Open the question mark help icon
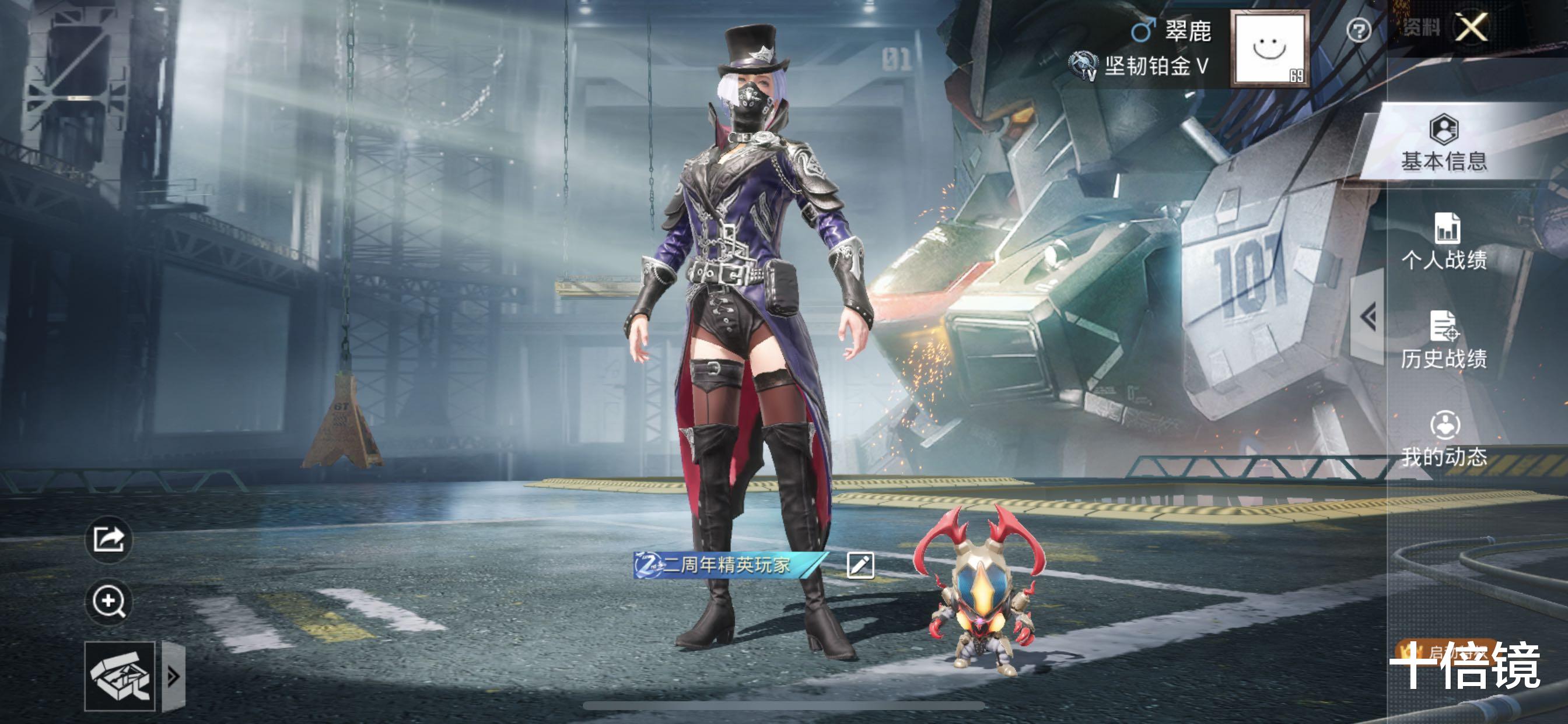Image resolution: width=1568 pixels, height=724 pixels. click(x=1358, y=30)
